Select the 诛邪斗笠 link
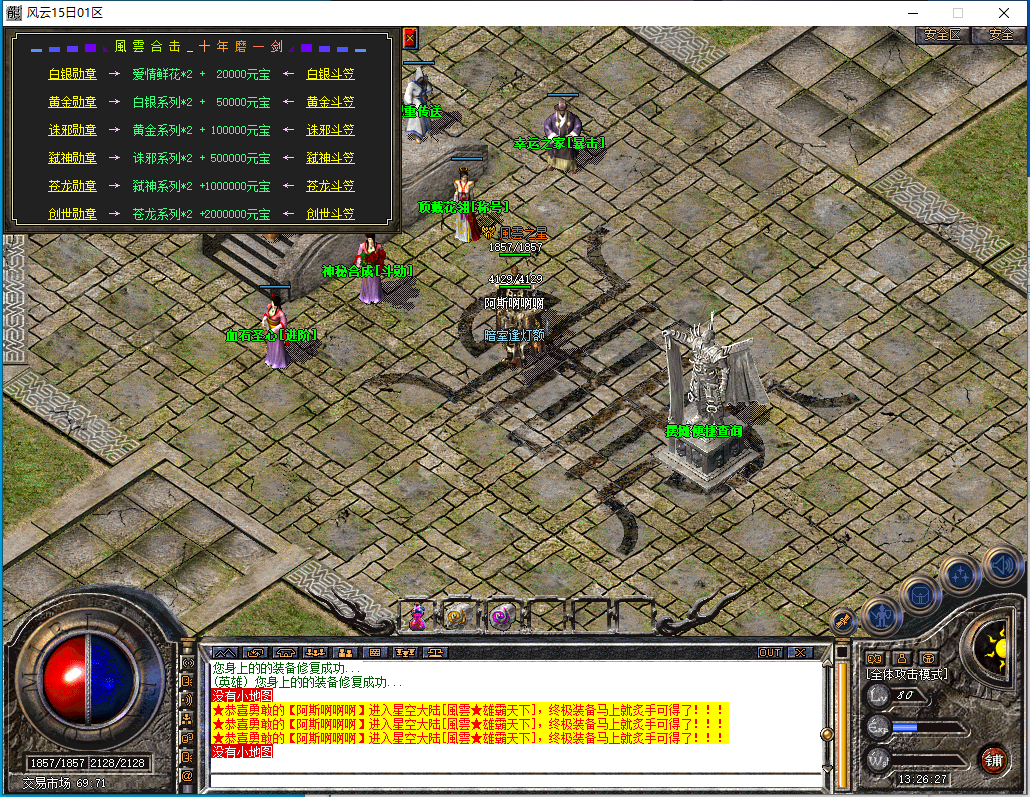Image resolution: width=1030 pixels, height=797 pixels. (330, 130)
